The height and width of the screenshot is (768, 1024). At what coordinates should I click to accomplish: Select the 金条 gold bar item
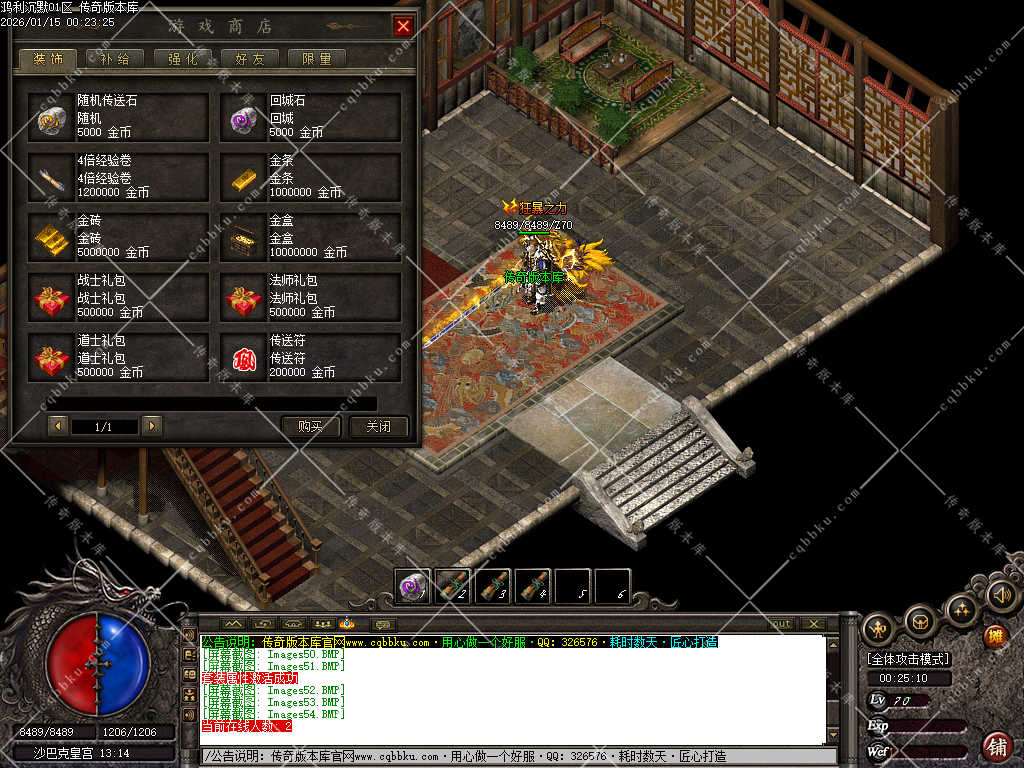310,177
